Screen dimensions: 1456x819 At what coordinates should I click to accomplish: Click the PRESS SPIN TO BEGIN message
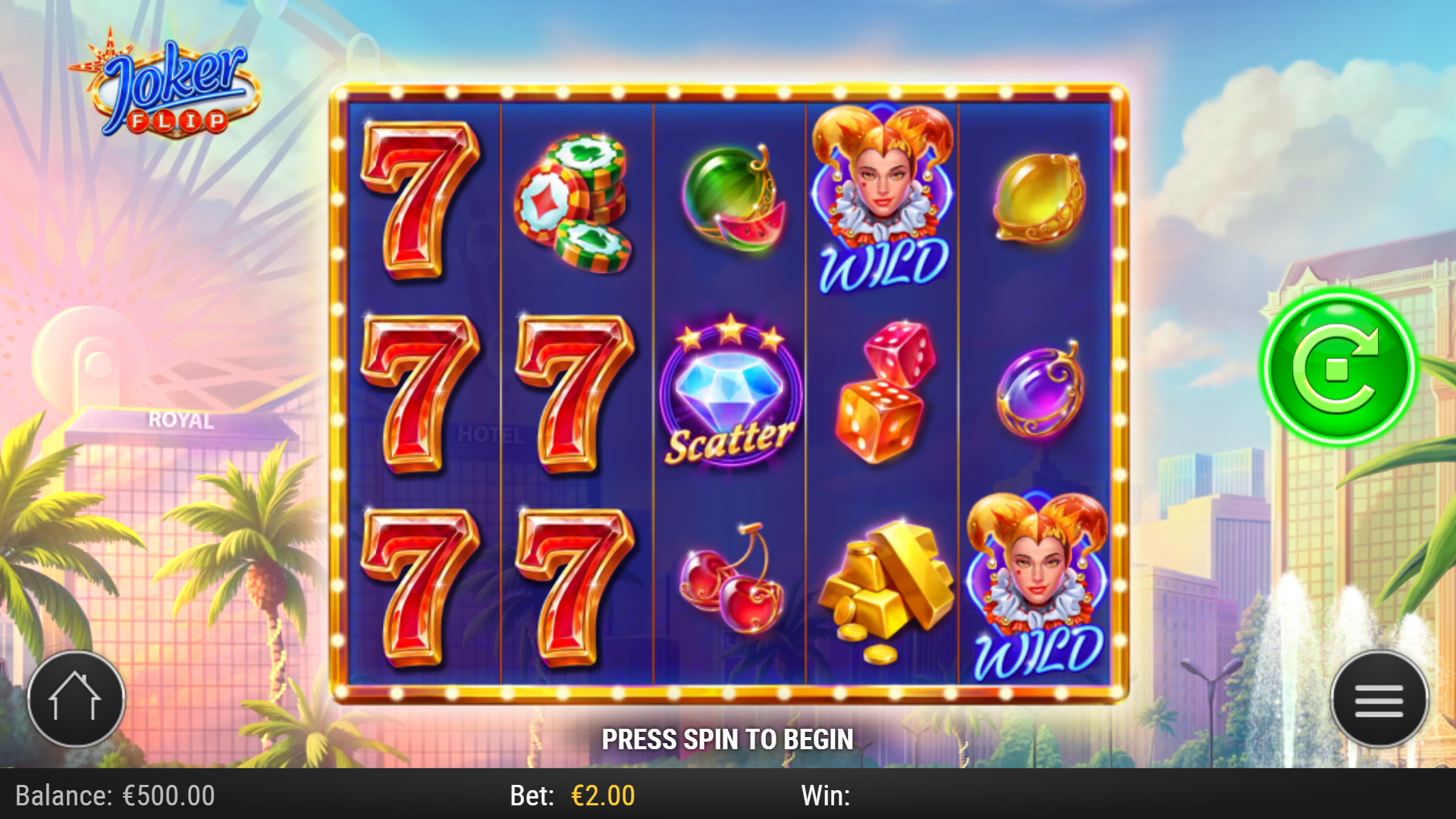(728, 737)
